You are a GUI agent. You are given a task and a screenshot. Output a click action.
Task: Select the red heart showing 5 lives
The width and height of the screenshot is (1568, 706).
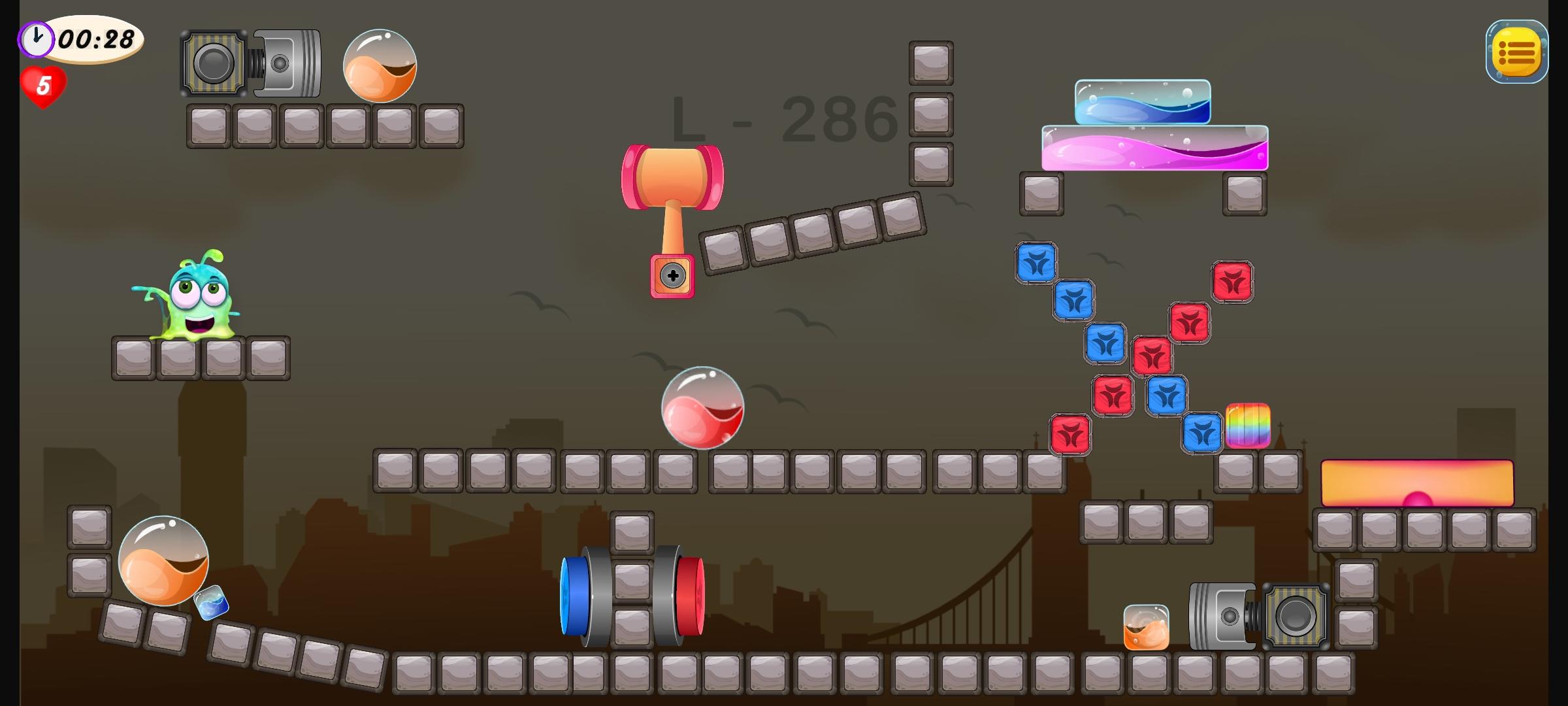point(44,86)
